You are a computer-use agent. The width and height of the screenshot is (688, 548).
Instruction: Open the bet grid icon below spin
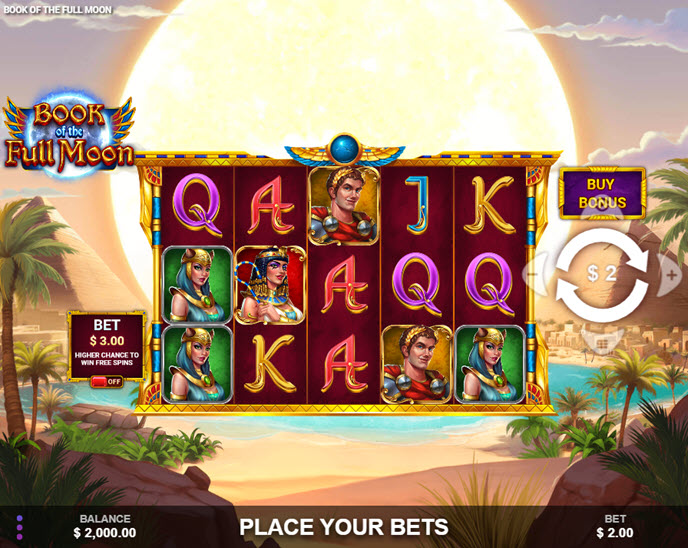click(602, 341)
